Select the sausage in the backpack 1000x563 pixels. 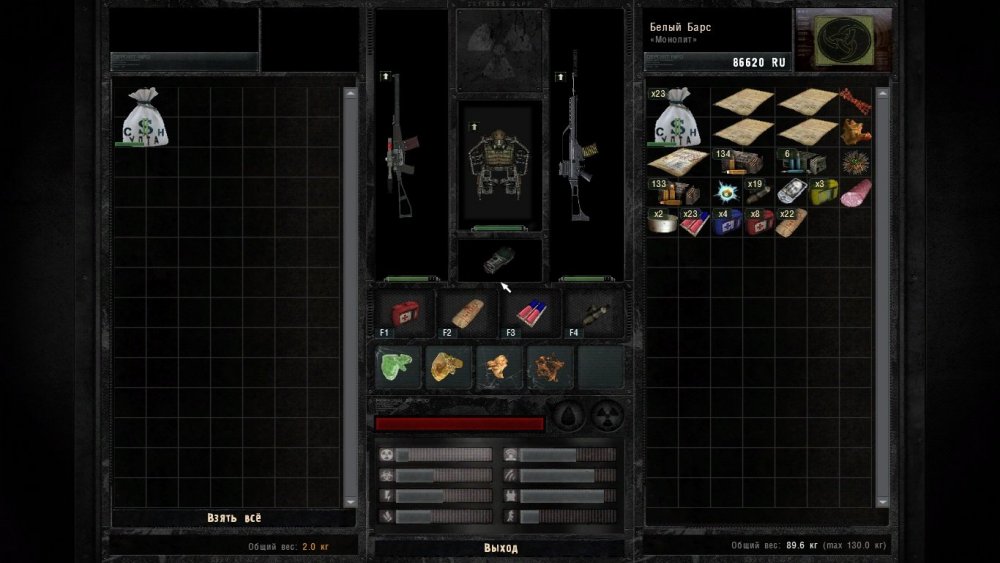pos(855,193)
